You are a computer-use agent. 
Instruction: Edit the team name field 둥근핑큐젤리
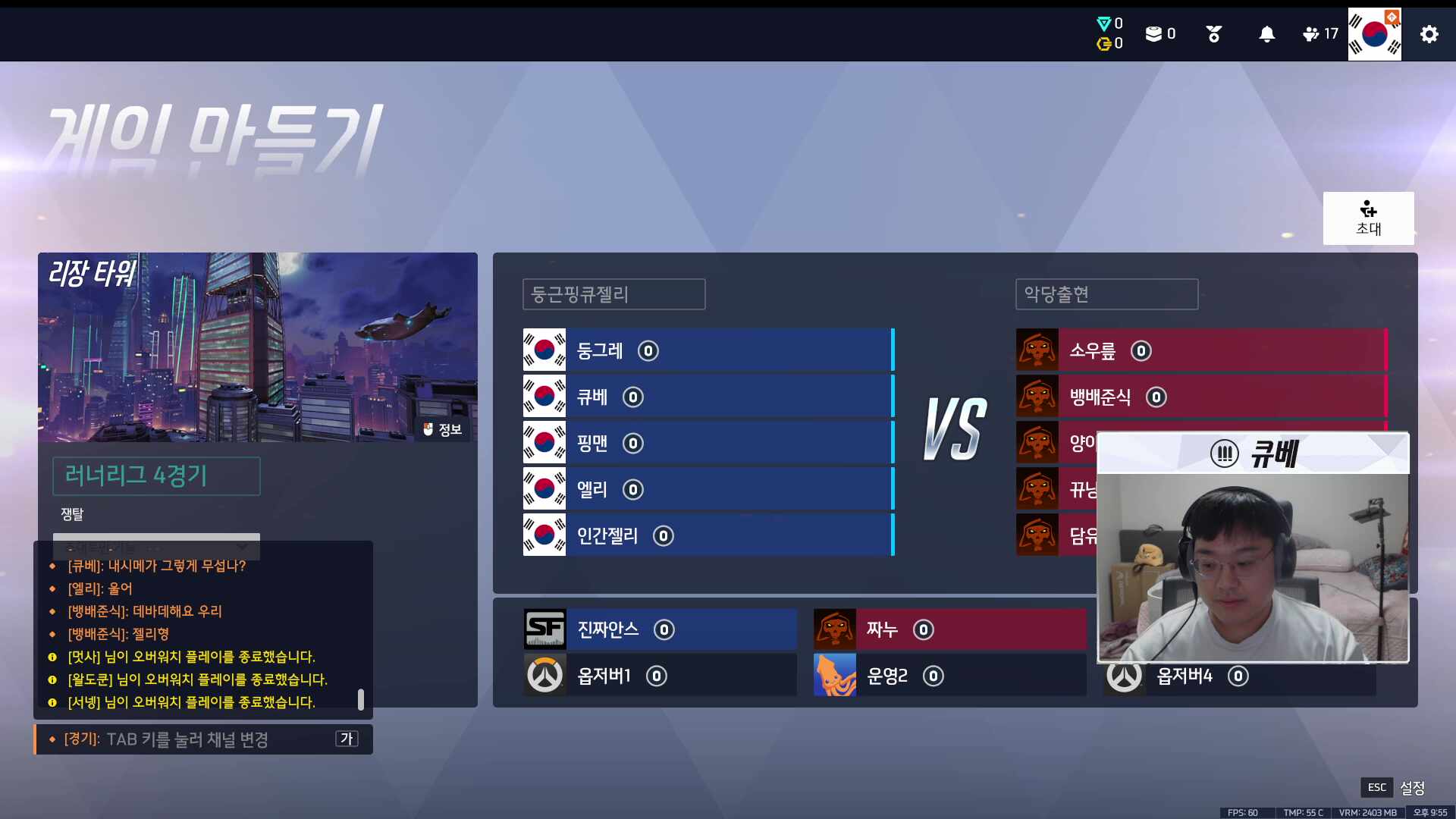613,294
